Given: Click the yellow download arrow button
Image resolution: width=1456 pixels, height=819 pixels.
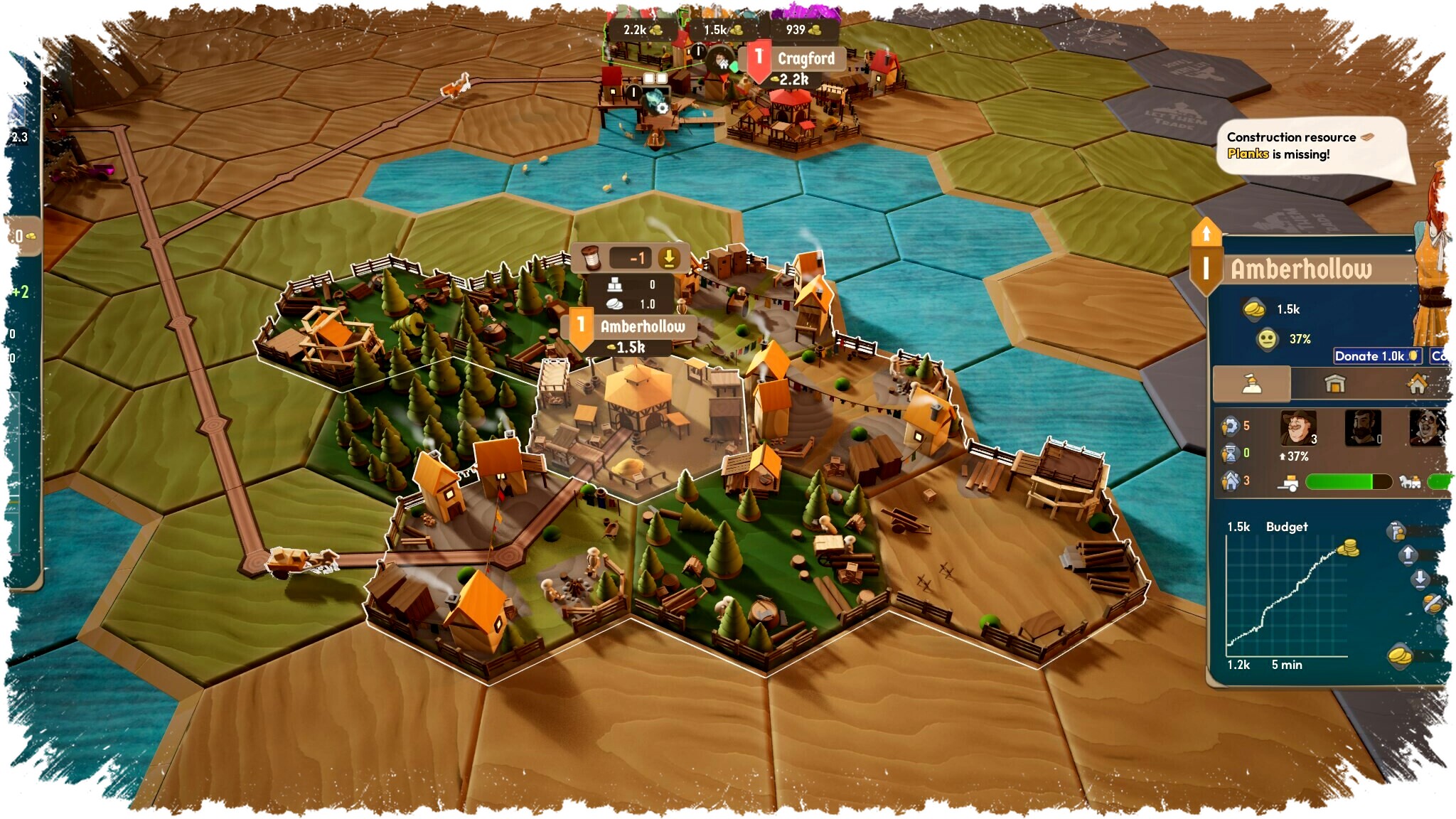Looking at the screenshot, I should click(x=668, y=258).
